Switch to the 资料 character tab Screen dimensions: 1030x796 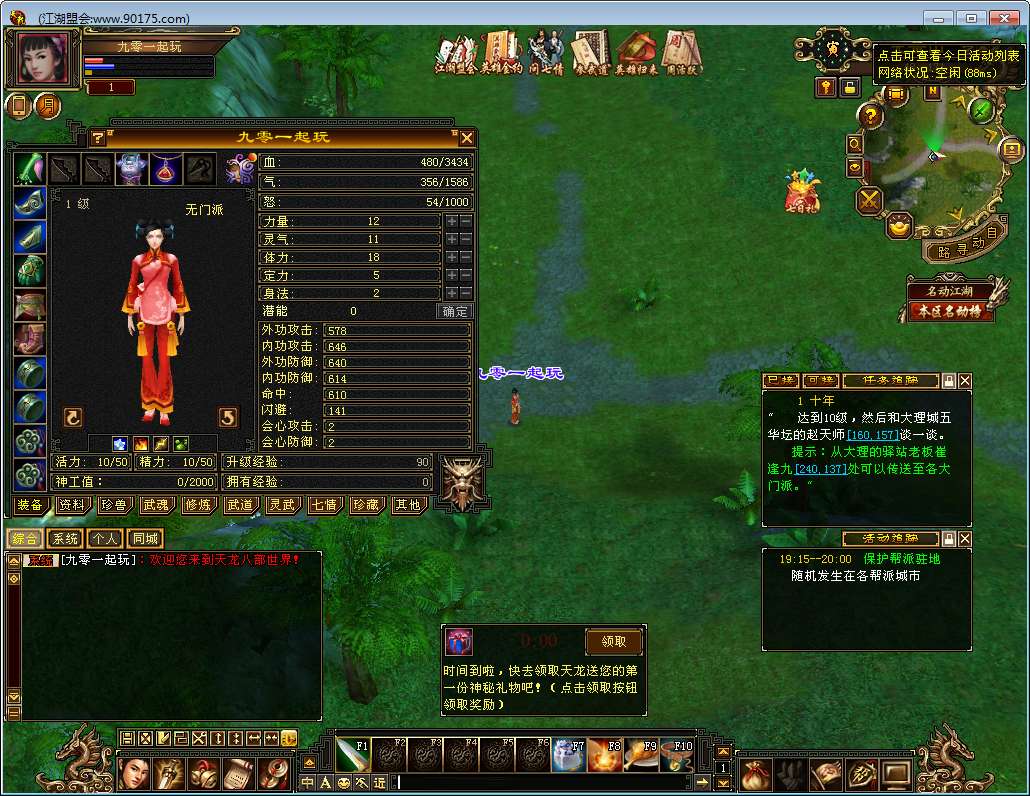[71, 506]
